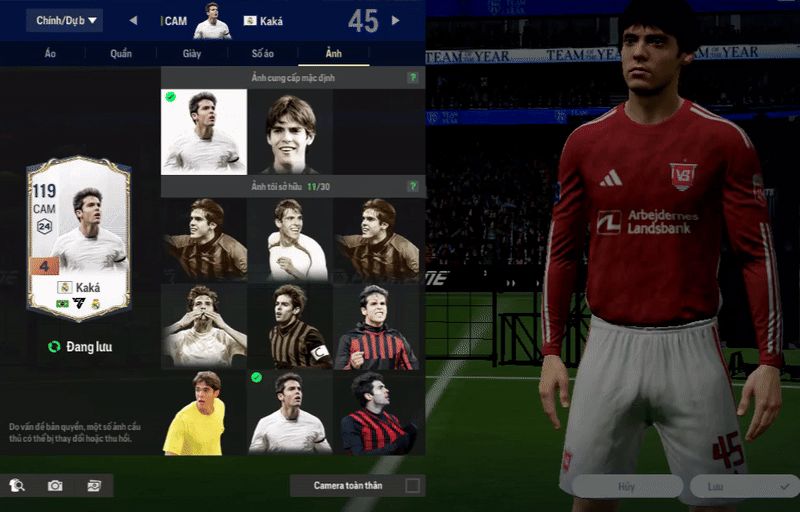The width and height of the screenshot is (800, 512).
Task: Switch to the Số áo tab
Action: [263, 54]
